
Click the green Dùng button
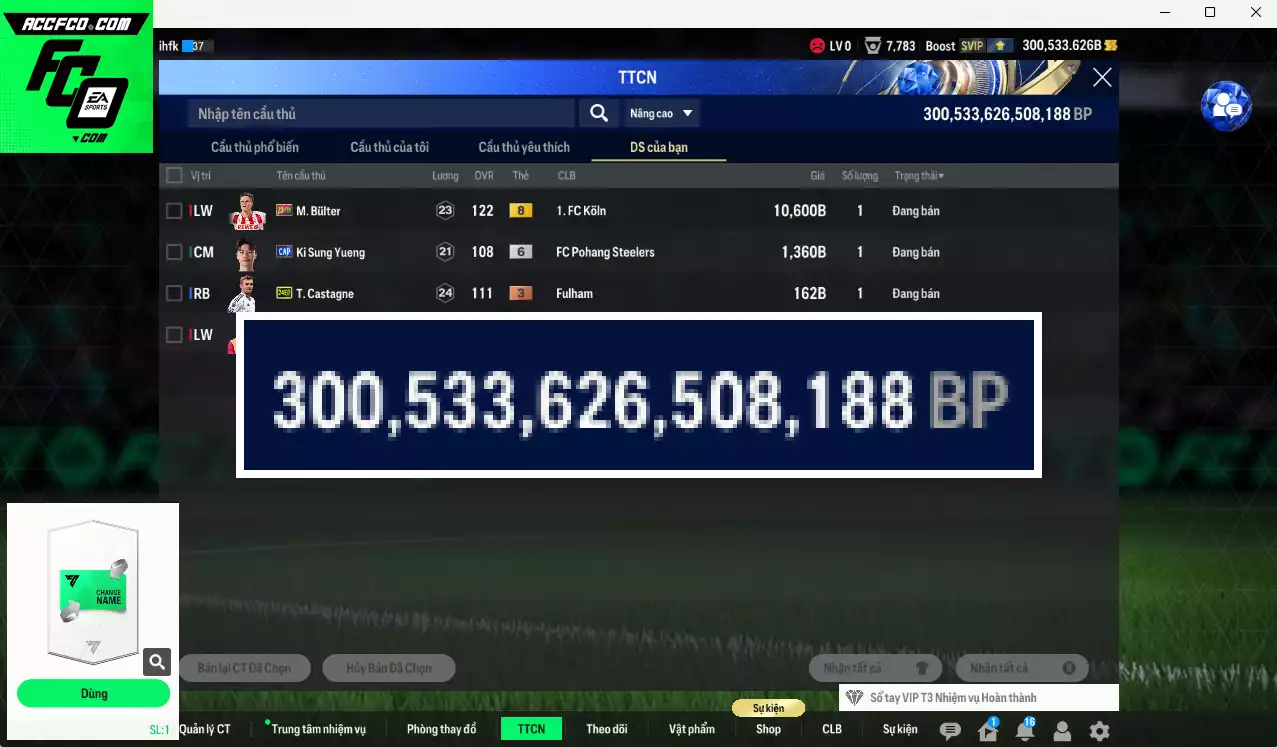[93, 693]
